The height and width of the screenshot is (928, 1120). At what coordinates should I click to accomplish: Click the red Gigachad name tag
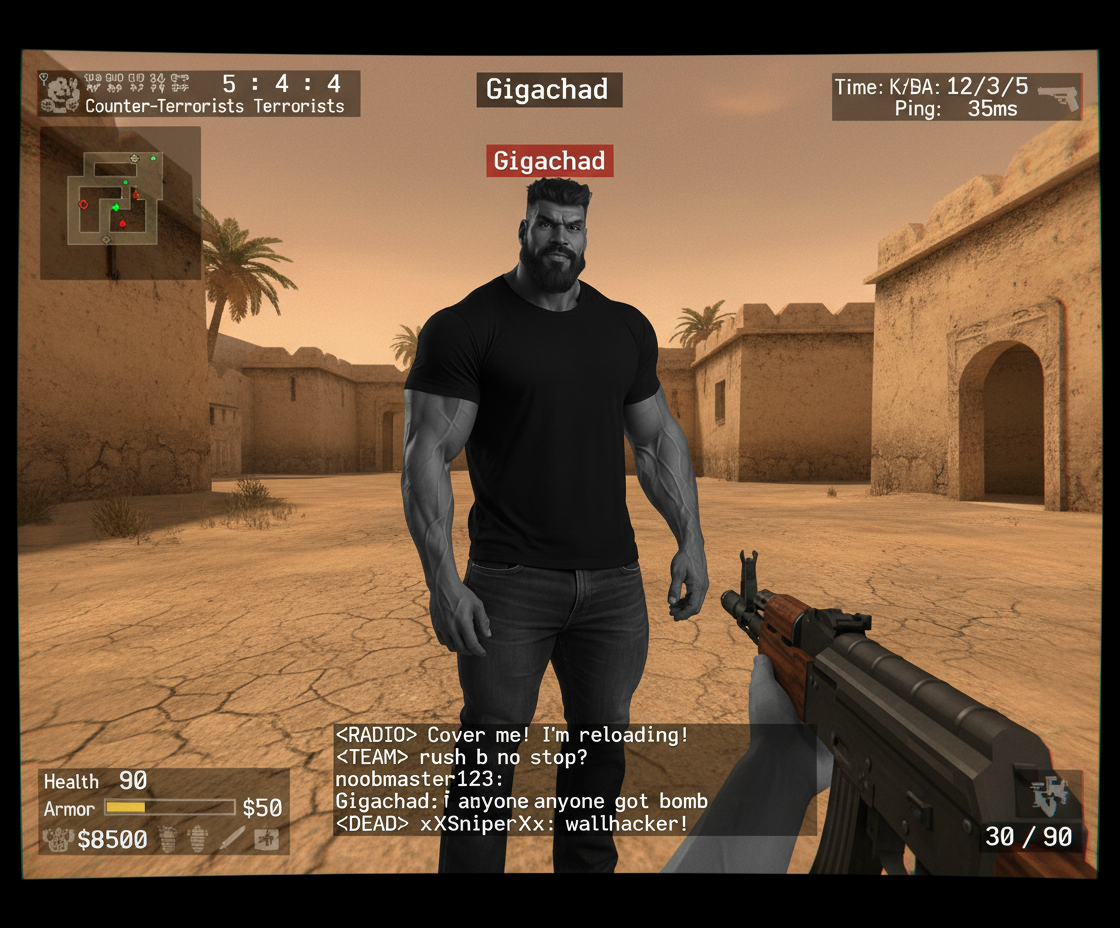549,161
